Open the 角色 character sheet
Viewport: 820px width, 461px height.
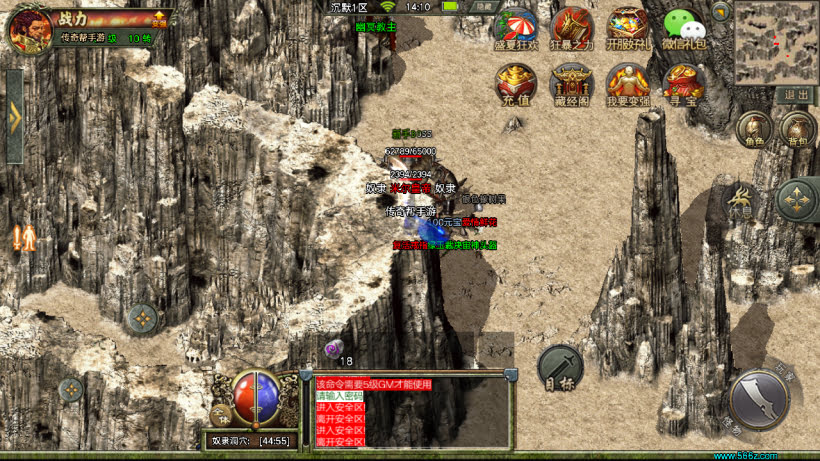[x=753, y=129]
